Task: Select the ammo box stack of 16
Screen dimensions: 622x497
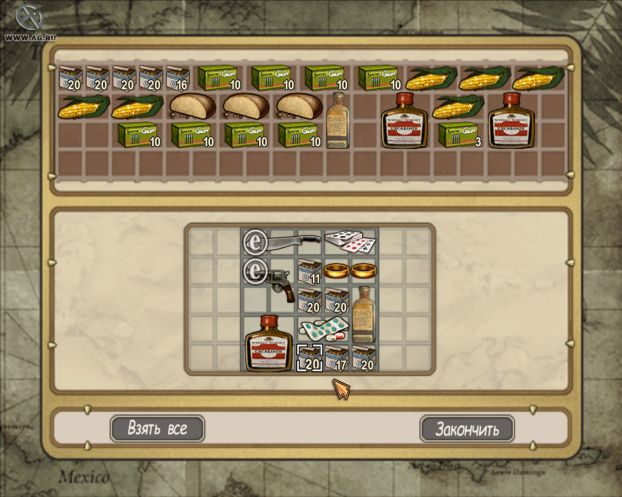Action: (177, 78)
